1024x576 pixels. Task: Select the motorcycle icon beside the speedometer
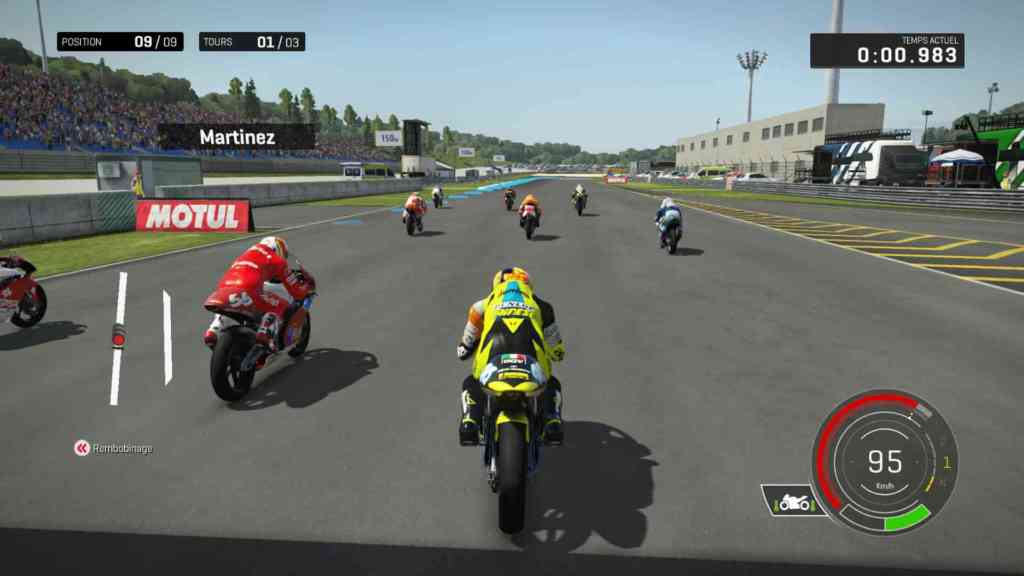pos(794,502)
